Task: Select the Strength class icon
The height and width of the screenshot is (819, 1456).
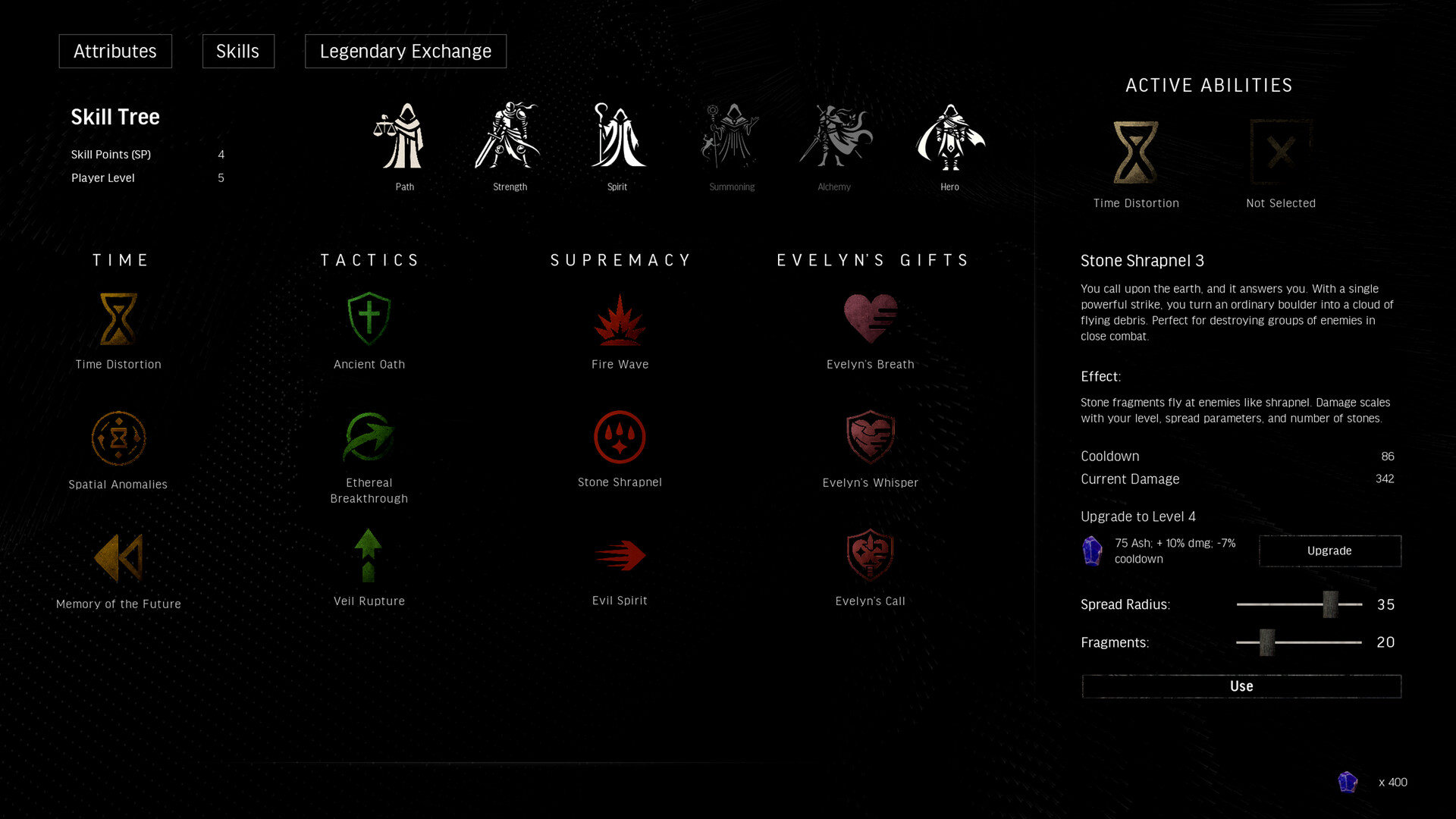Action: click(509, 136)
